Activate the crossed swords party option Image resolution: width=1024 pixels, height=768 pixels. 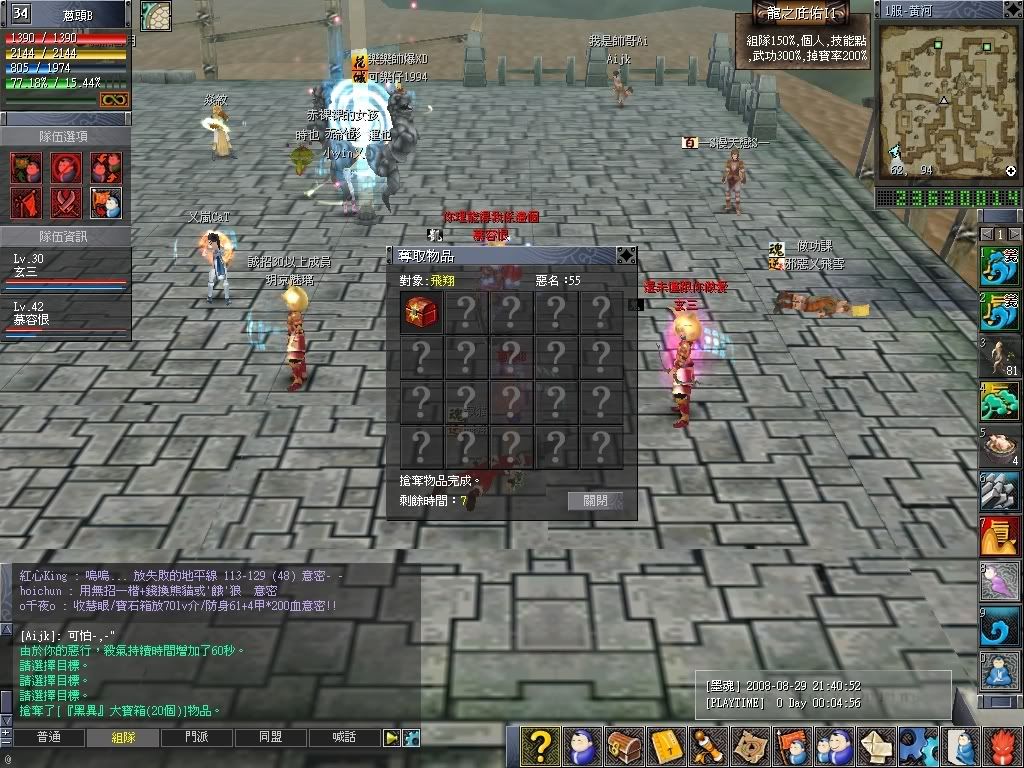pyautogui.click(x=66, y=203)
